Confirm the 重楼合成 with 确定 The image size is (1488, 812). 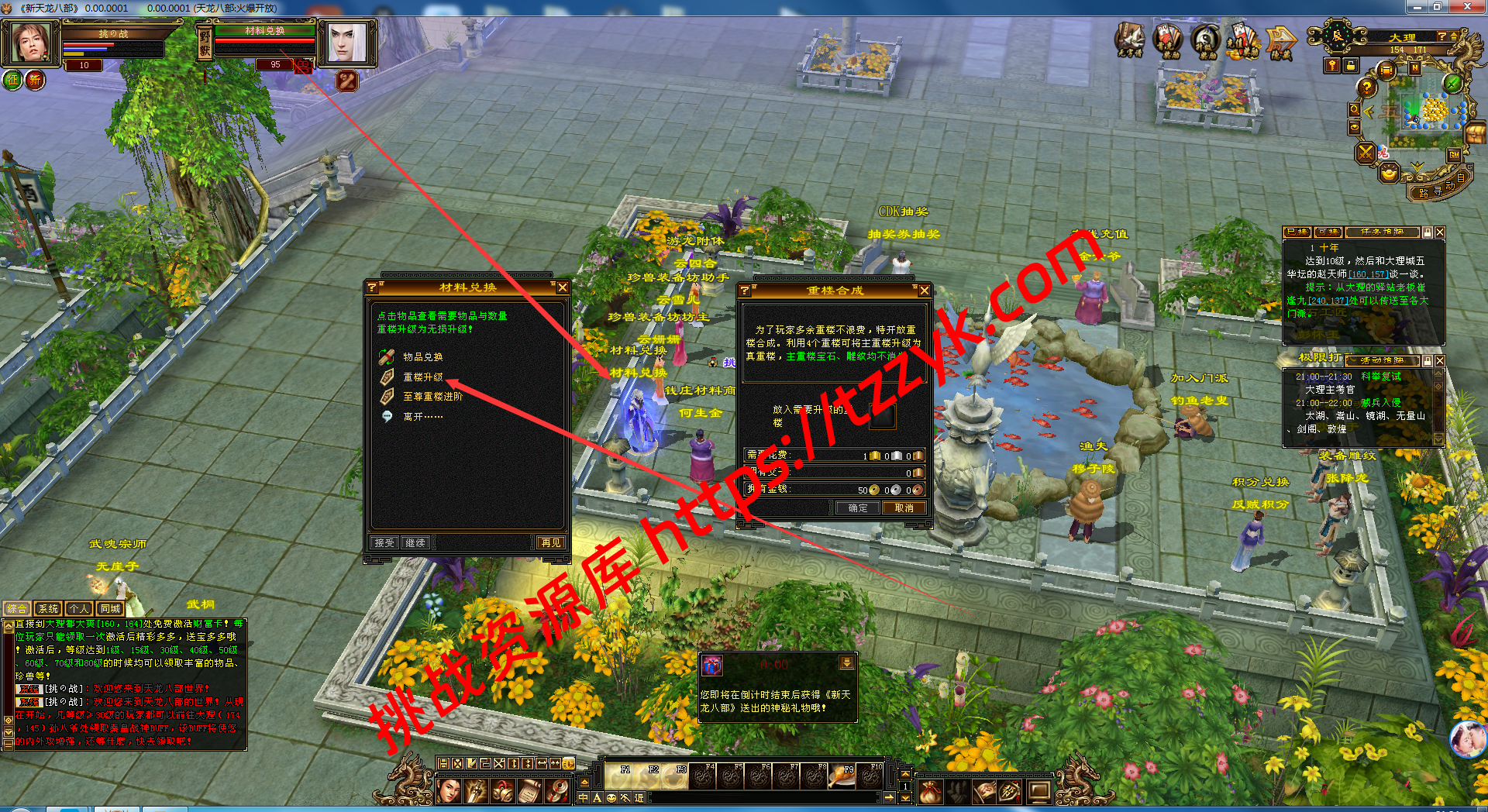[x=858, y=508]
